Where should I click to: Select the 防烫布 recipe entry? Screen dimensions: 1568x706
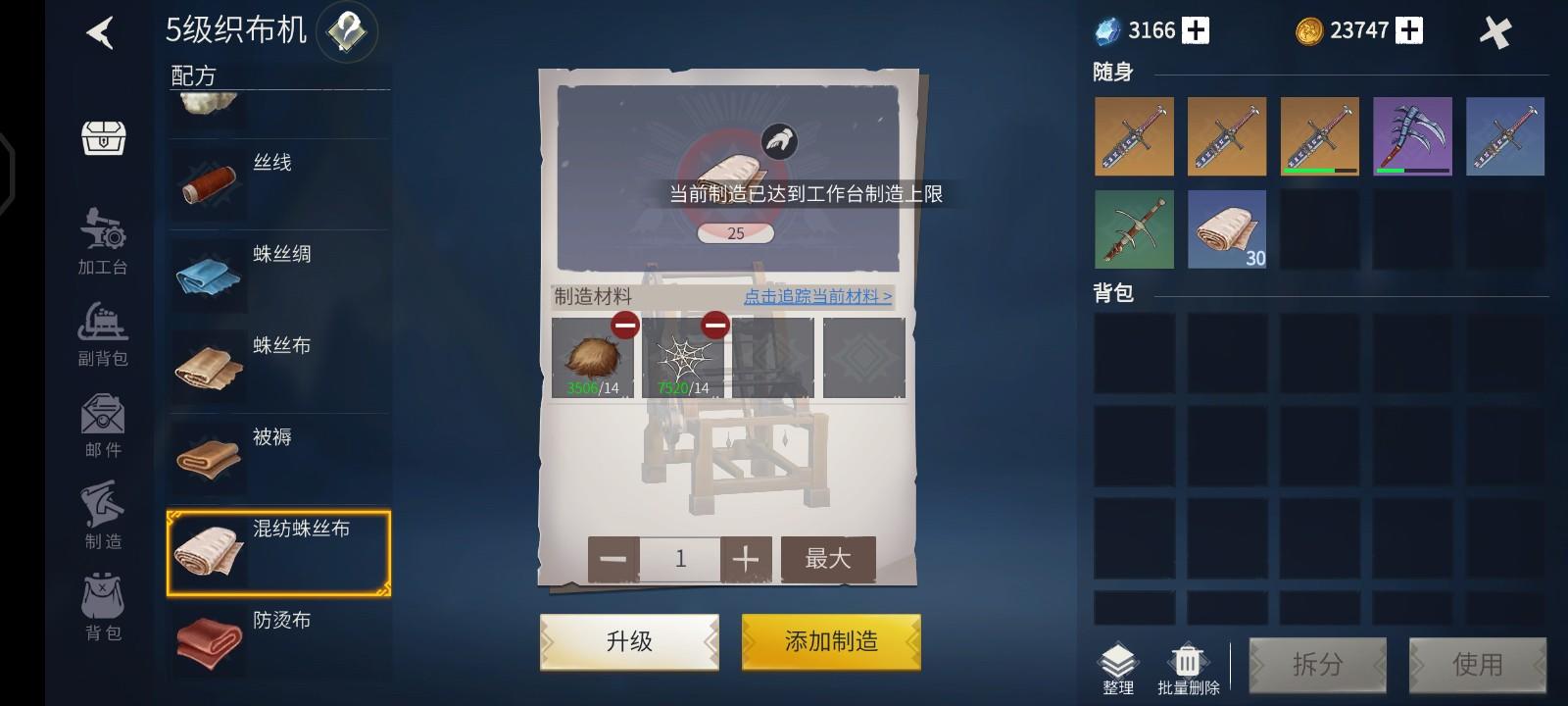tap(277, 632)
